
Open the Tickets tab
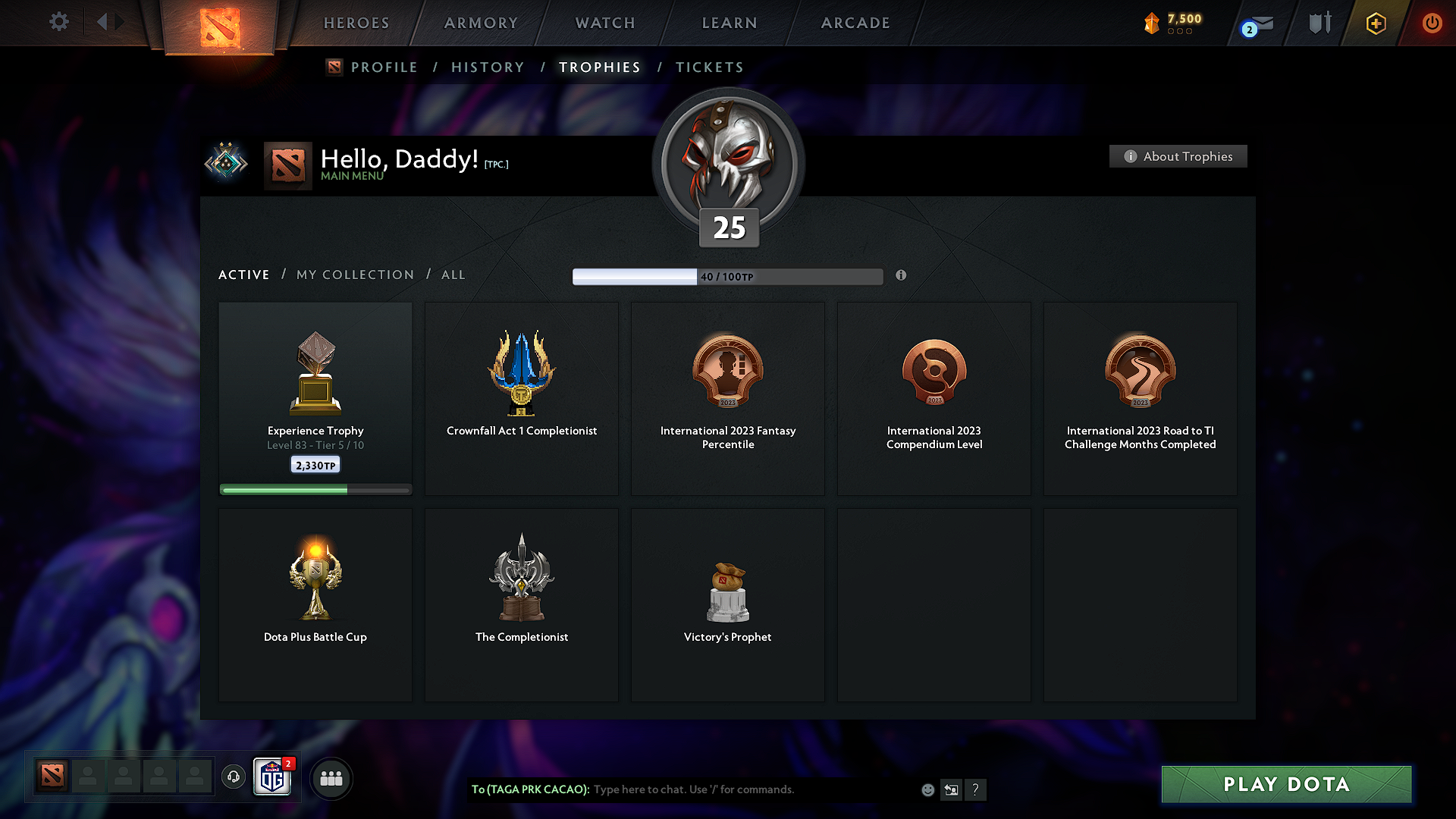(x=709, y=67)
